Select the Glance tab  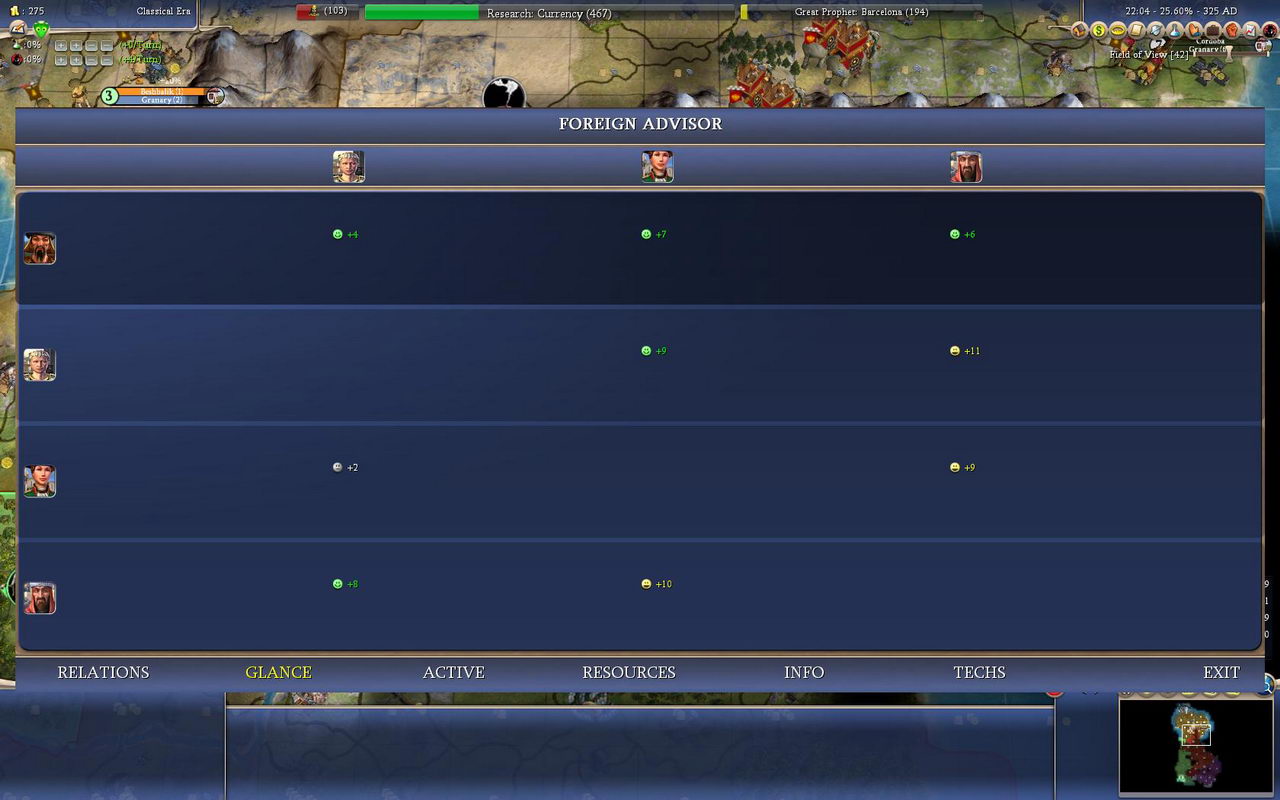coord(278,672)
